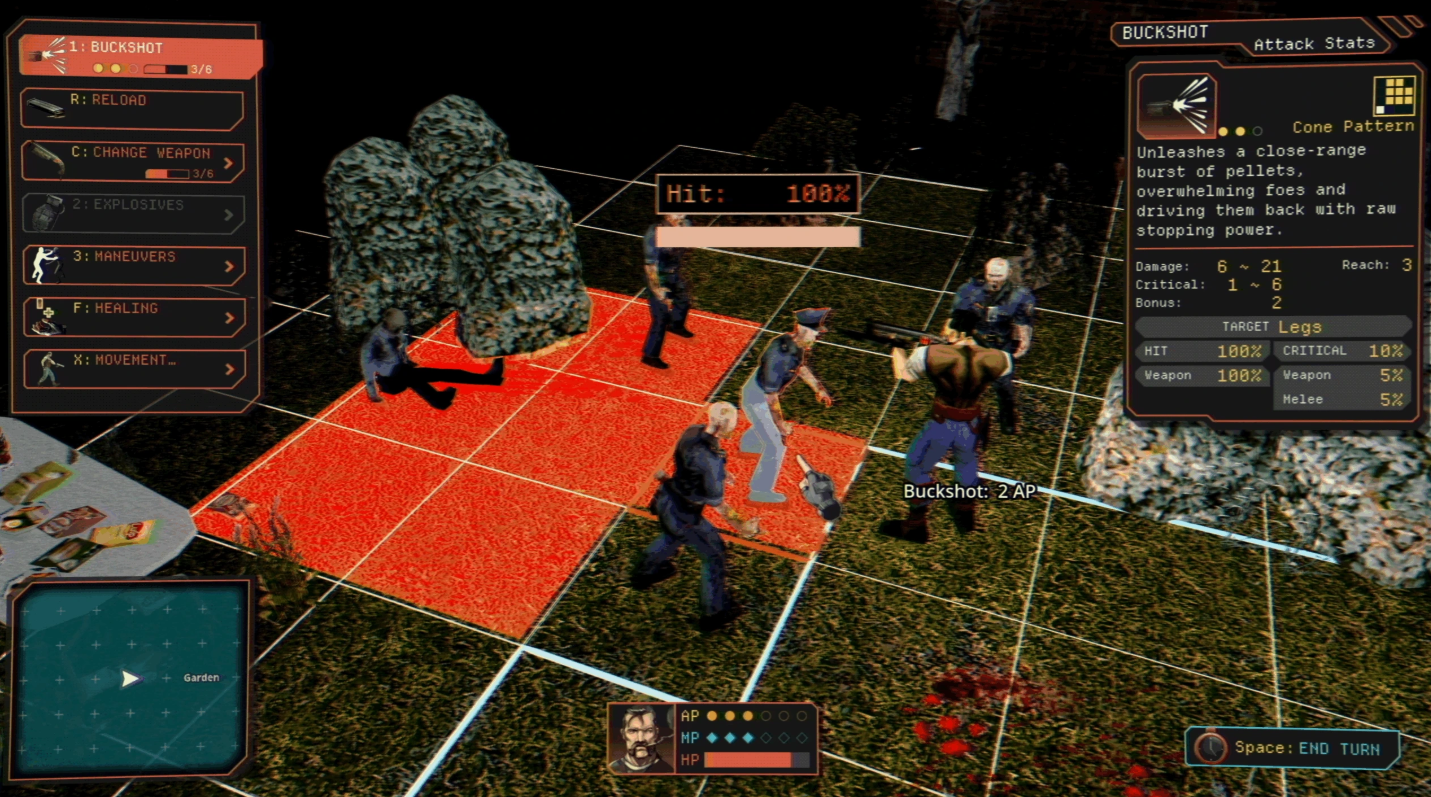The image size is (1431, 797).
Task: Open the Maneuvers submenu
Action: (x=133, y=265)
